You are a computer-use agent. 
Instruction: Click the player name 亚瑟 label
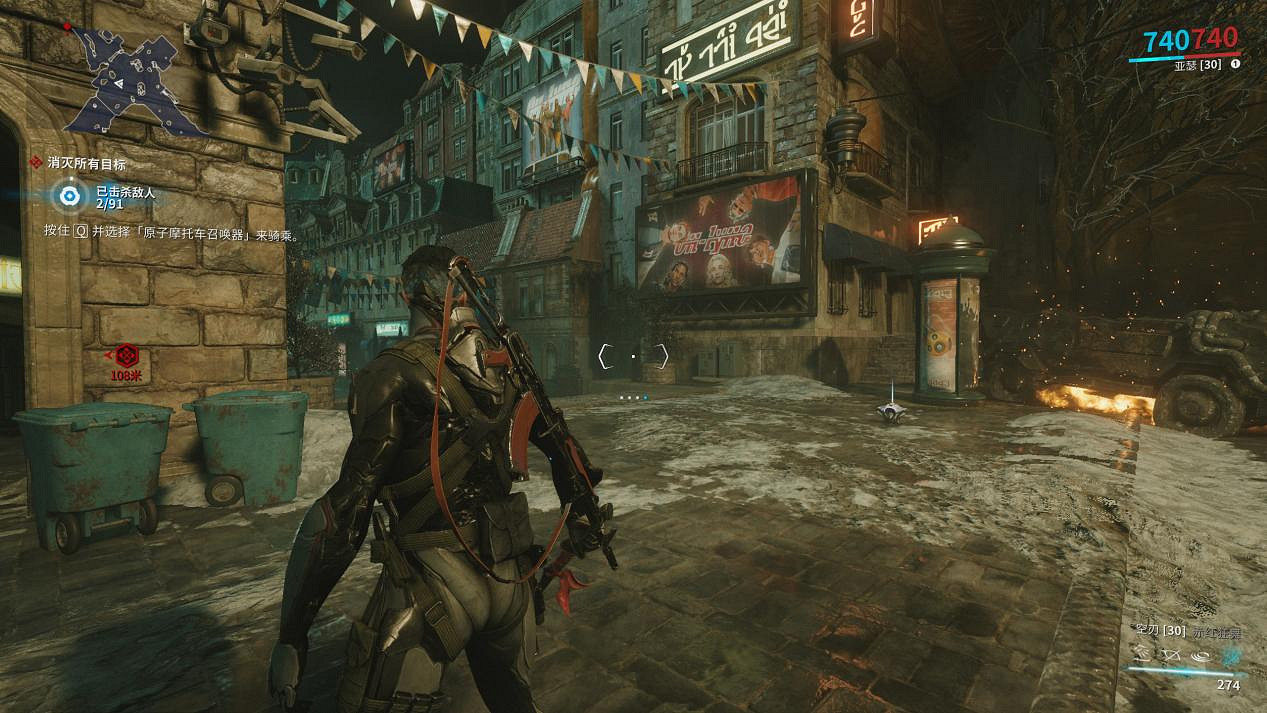coord(1186,64)
